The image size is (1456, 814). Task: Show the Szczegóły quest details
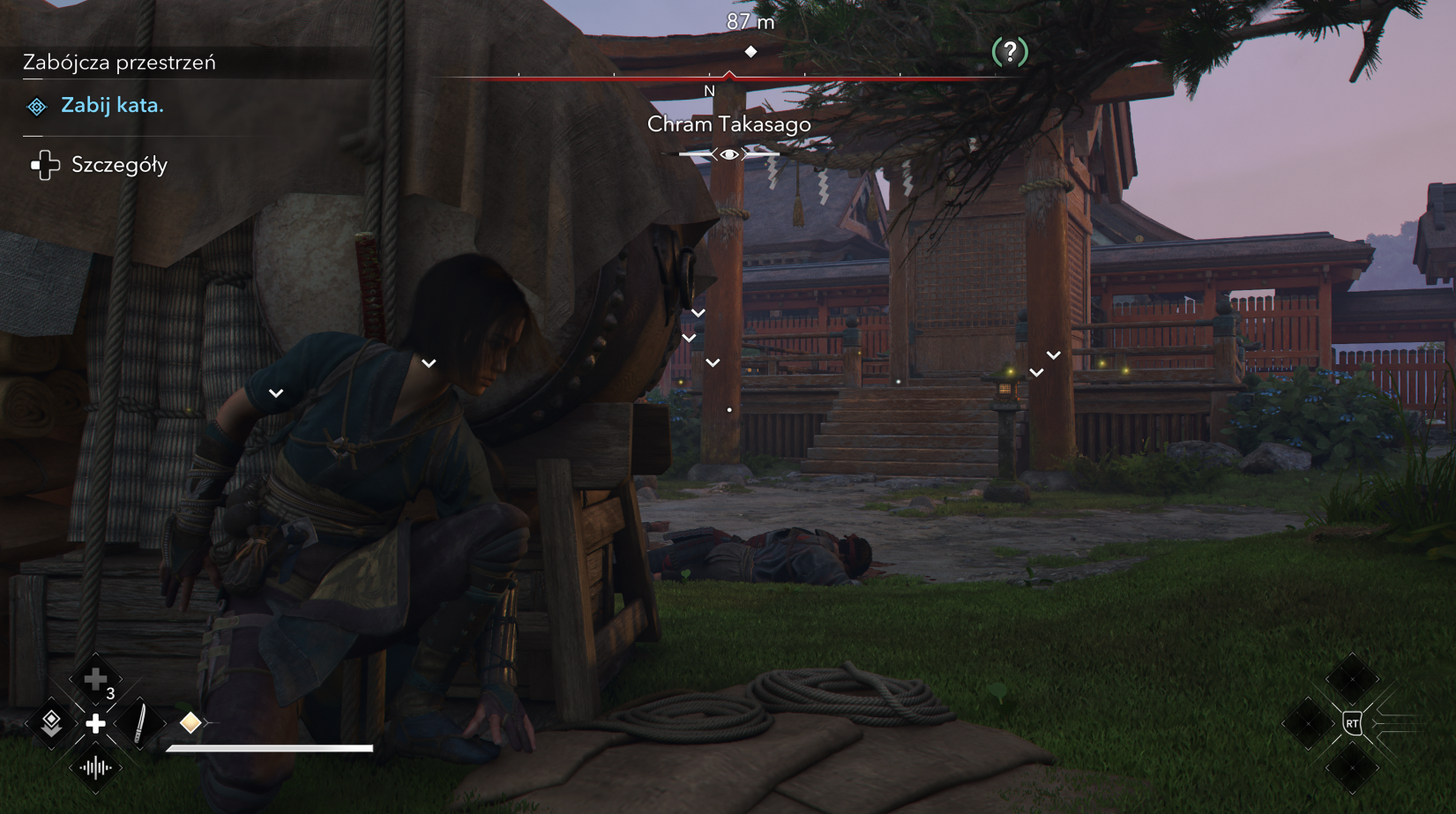coord(118,165)
